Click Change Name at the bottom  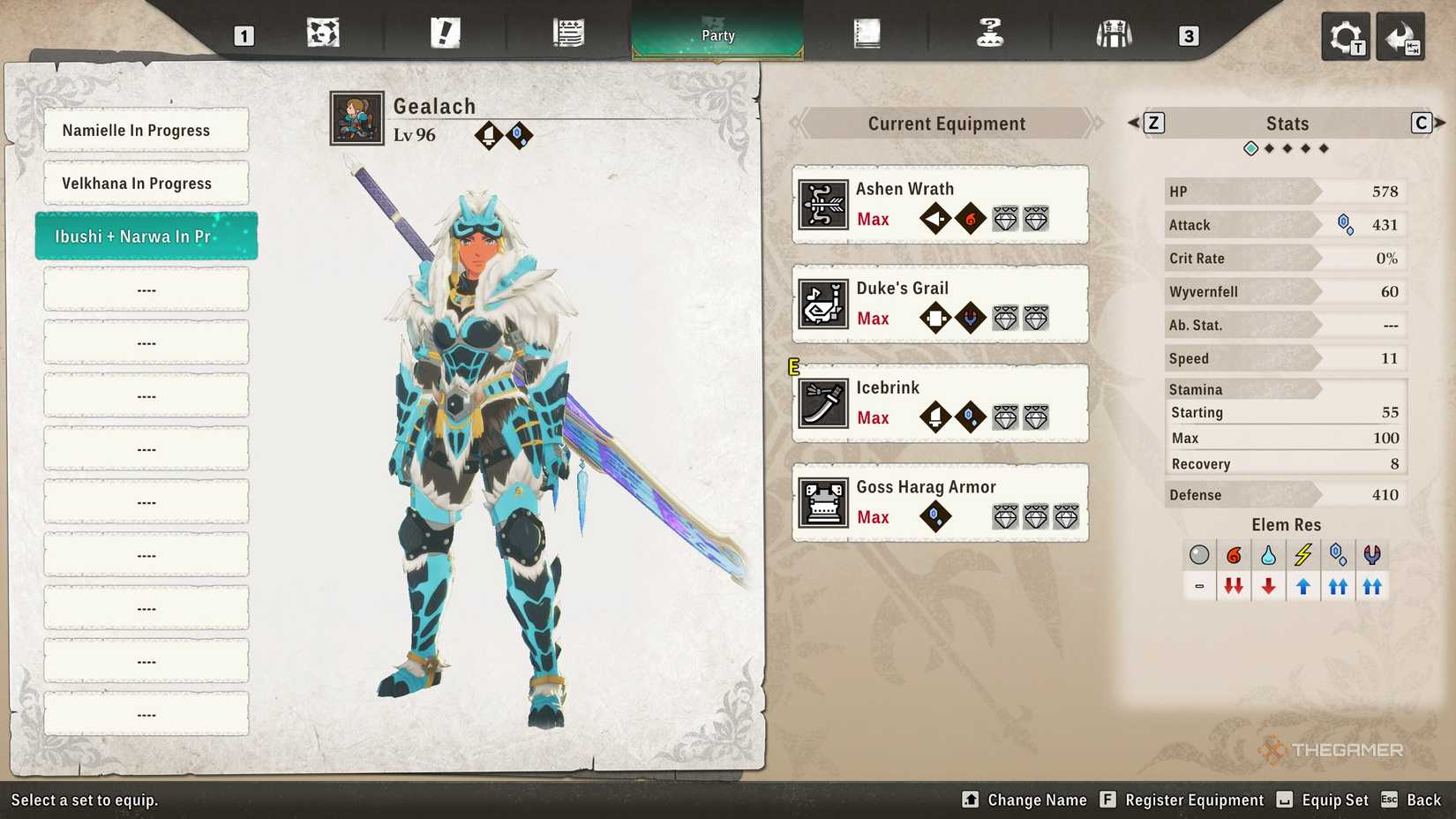click(1037, 800)
